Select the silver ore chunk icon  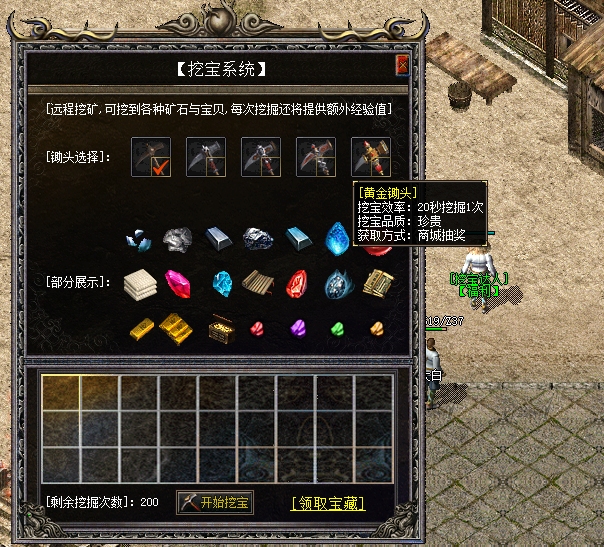[x=179, y=239]
